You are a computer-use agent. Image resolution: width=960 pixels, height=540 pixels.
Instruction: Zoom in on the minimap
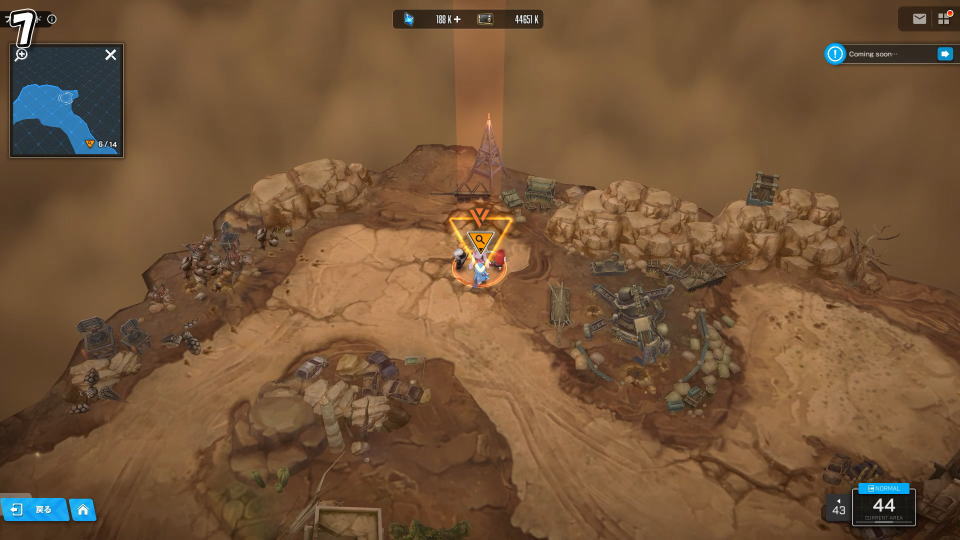(21, 54)
